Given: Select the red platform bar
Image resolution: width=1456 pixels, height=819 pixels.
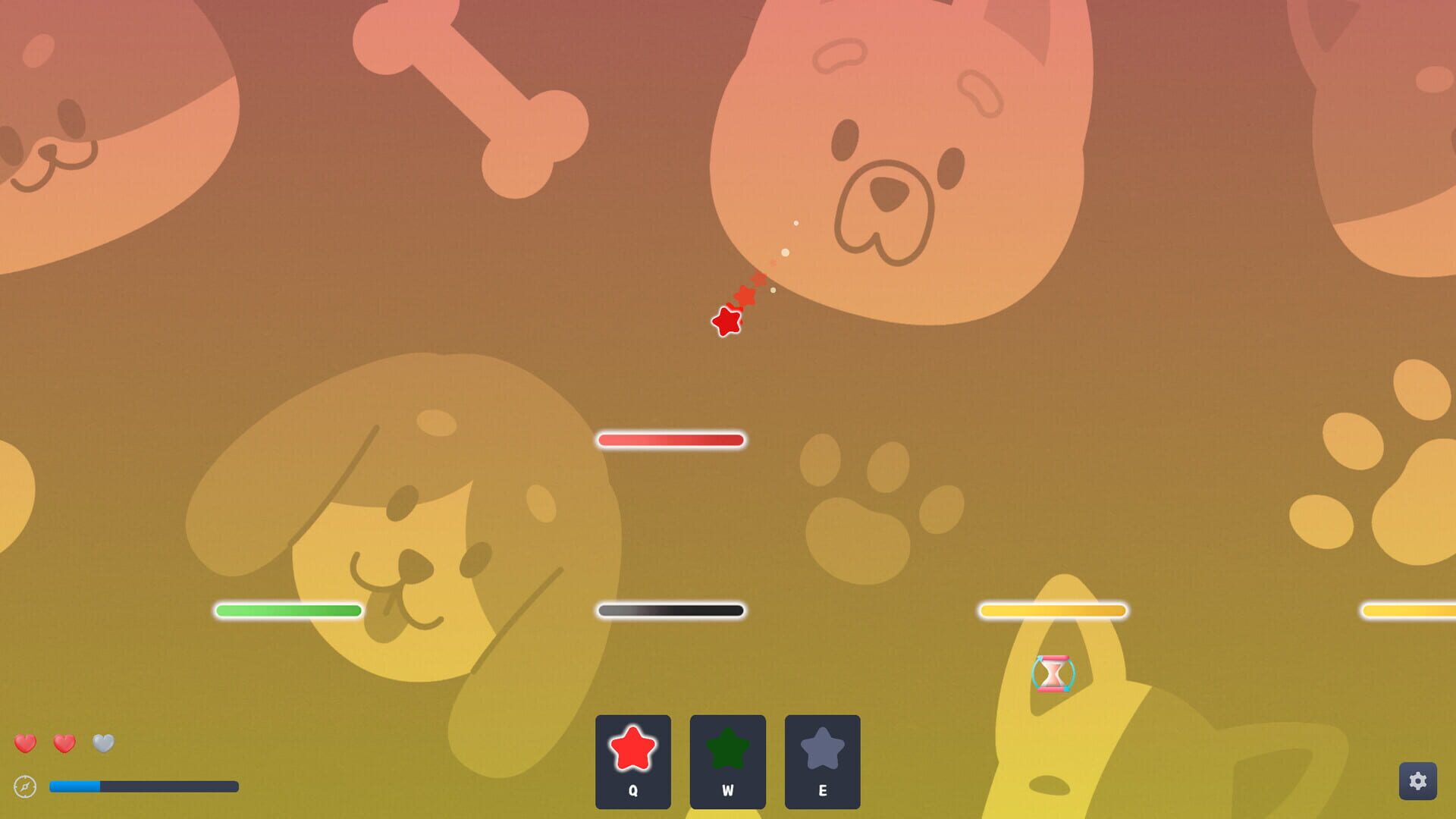Looking at the screenshot, I should pos(670,438).
